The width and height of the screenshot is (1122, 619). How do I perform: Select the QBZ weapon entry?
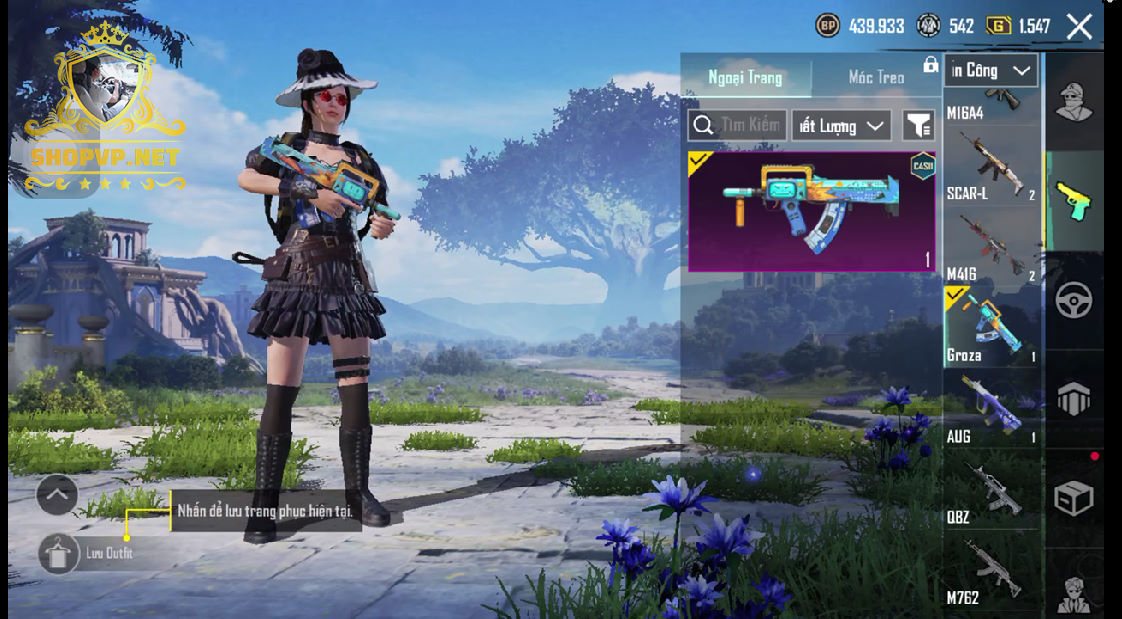(x=992, y=490)
